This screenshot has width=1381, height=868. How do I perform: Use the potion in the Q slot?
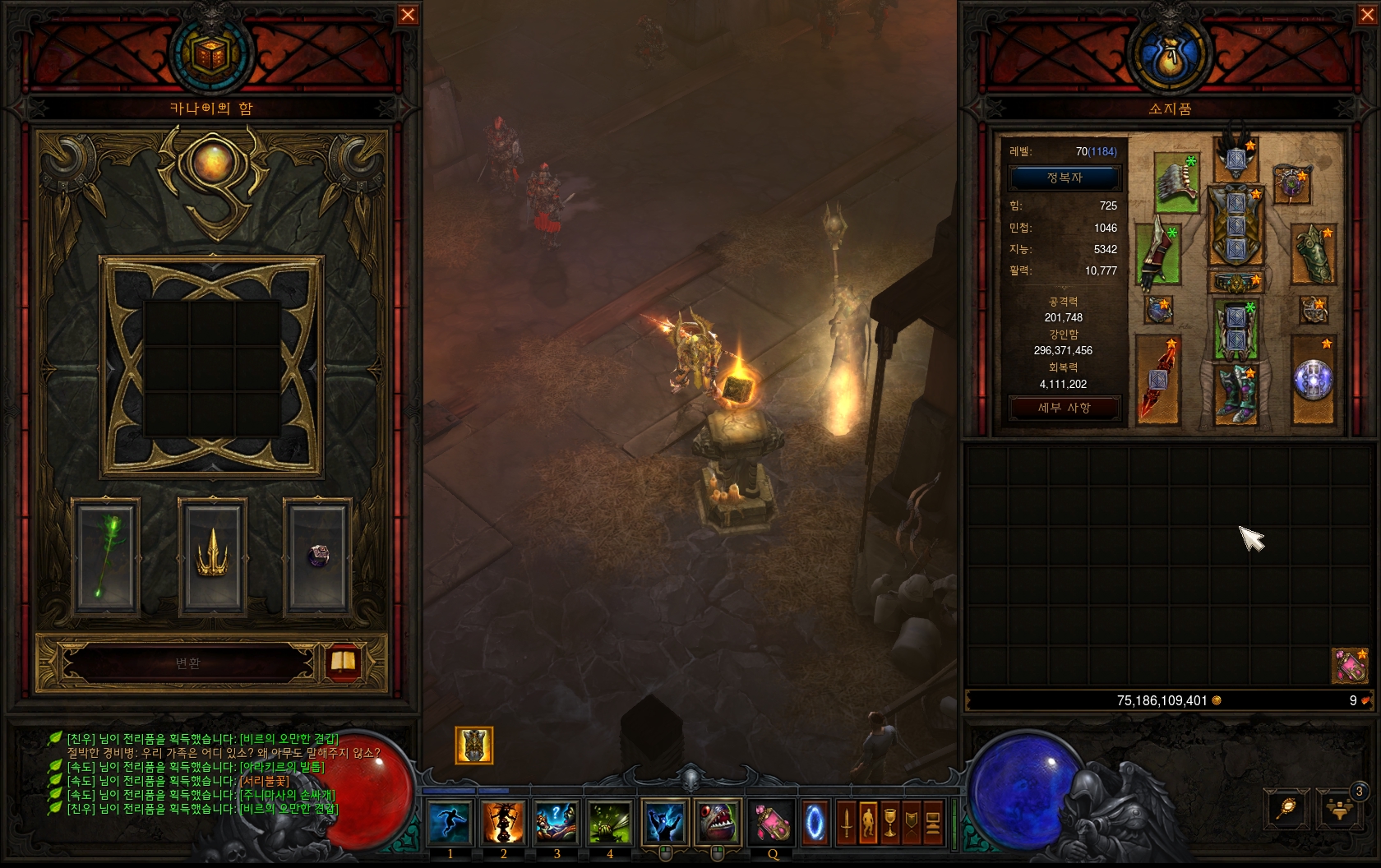tap(773, 822)
